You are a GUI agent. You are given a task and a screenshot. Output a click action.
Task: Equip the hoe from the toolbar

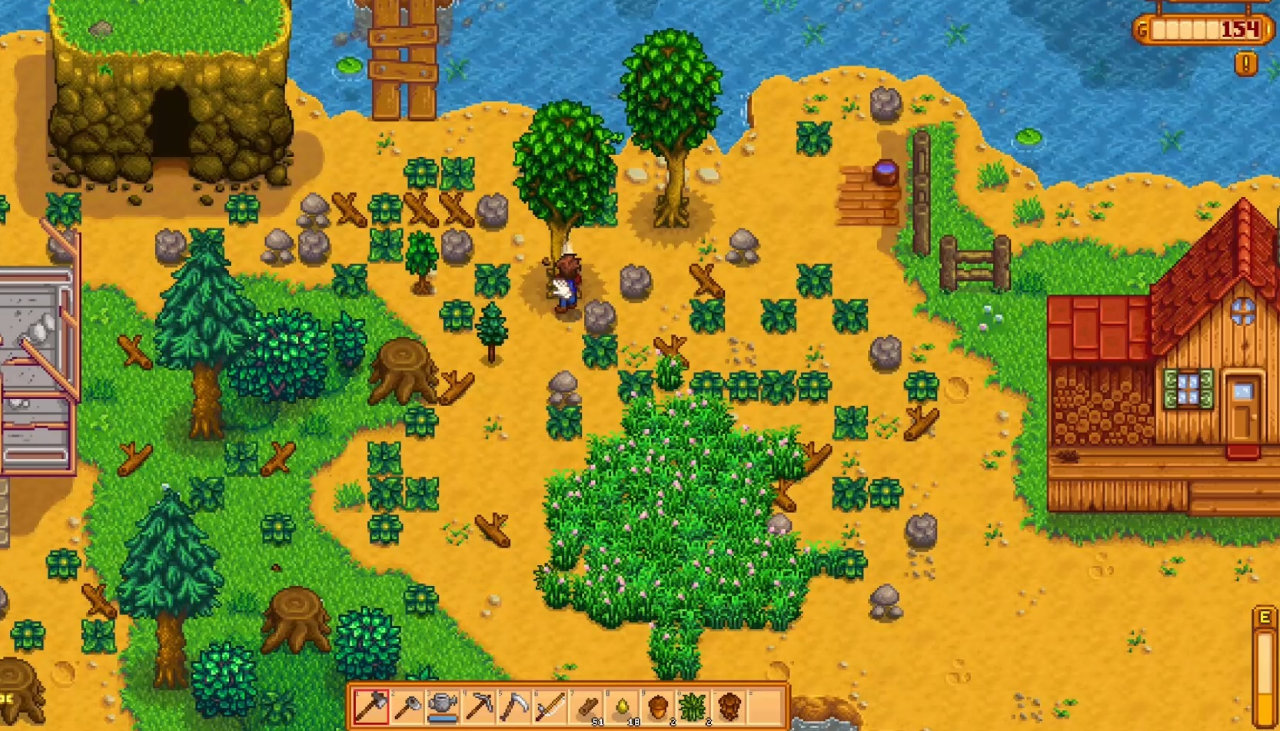[x=407, y=706]
